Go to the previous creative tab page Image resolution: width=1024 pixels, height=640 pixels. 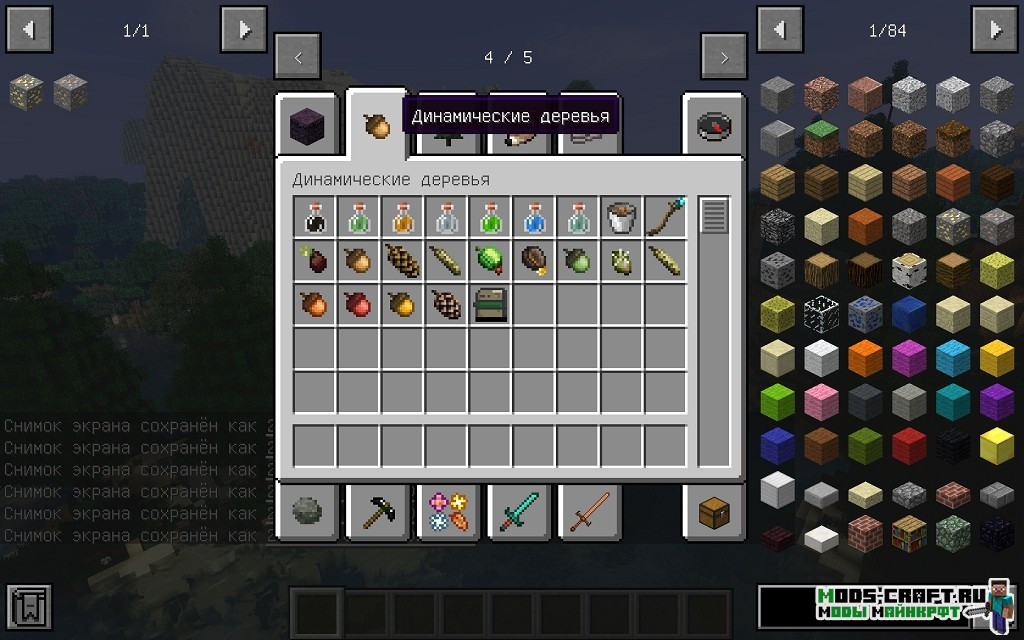[x=298, y=57]
